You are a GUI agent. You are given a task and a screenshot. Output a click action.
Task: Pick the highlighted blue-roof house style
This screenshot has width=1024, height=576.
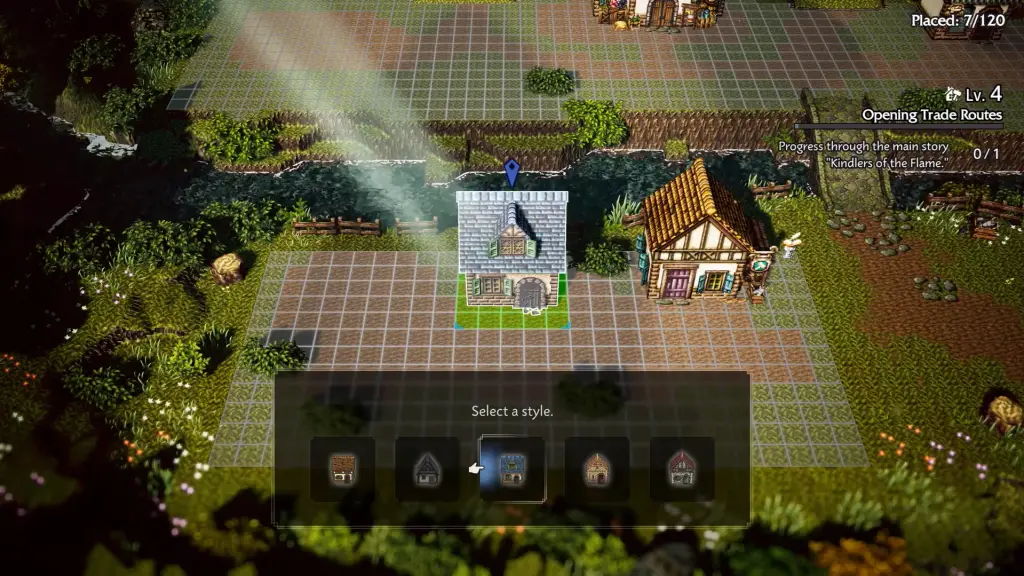513,469
